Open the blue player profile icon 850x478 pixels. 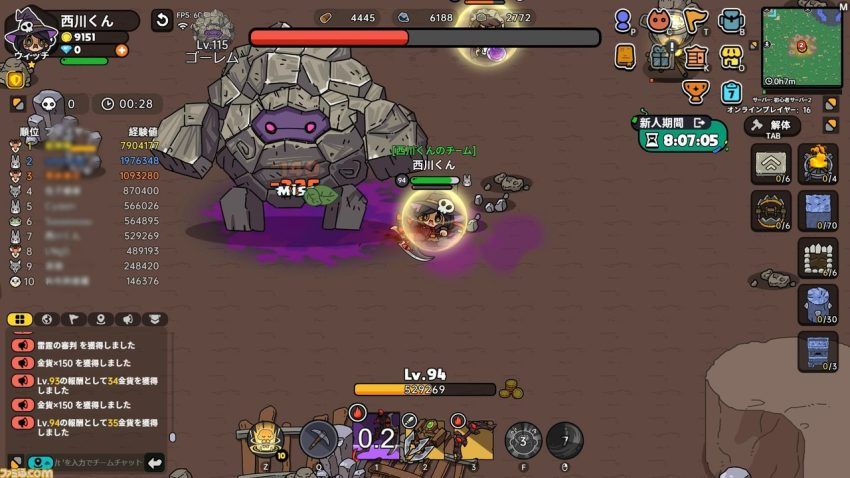coord(624,20)
